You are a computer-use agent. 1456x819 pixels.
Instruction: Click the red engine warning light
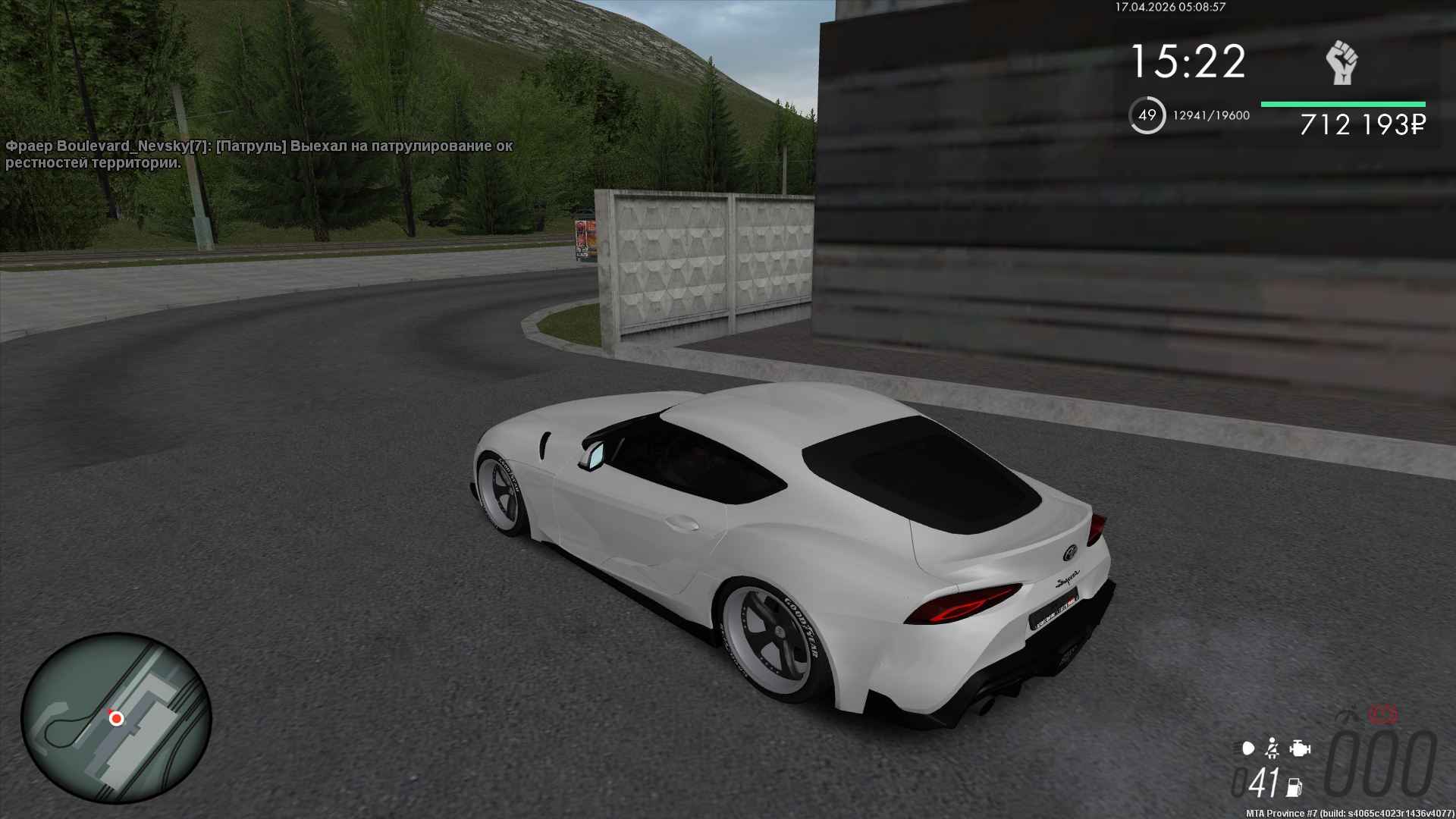pyautogui.click(x=1384, y=714)
